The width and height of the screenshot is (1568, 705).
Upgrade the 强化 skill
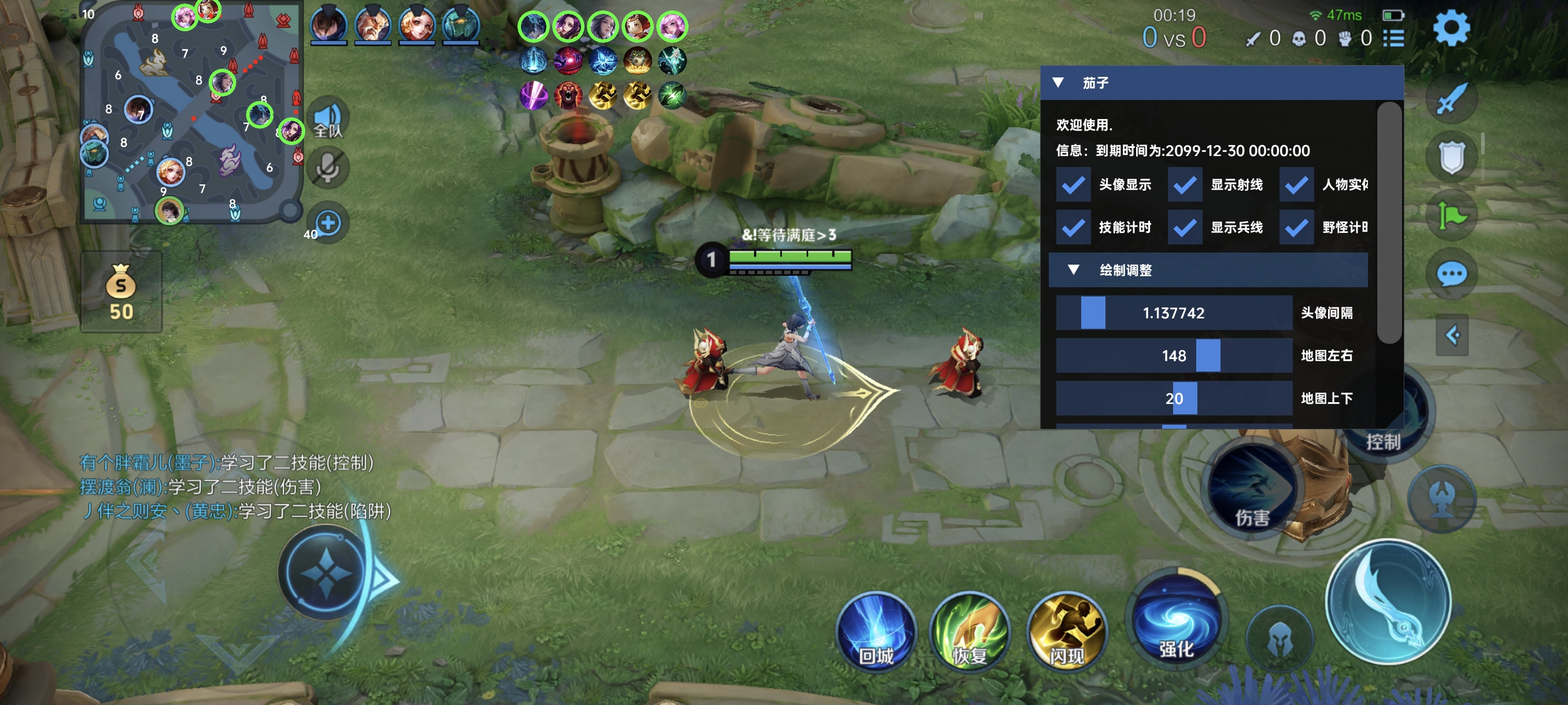click(x=1176, y=619)
